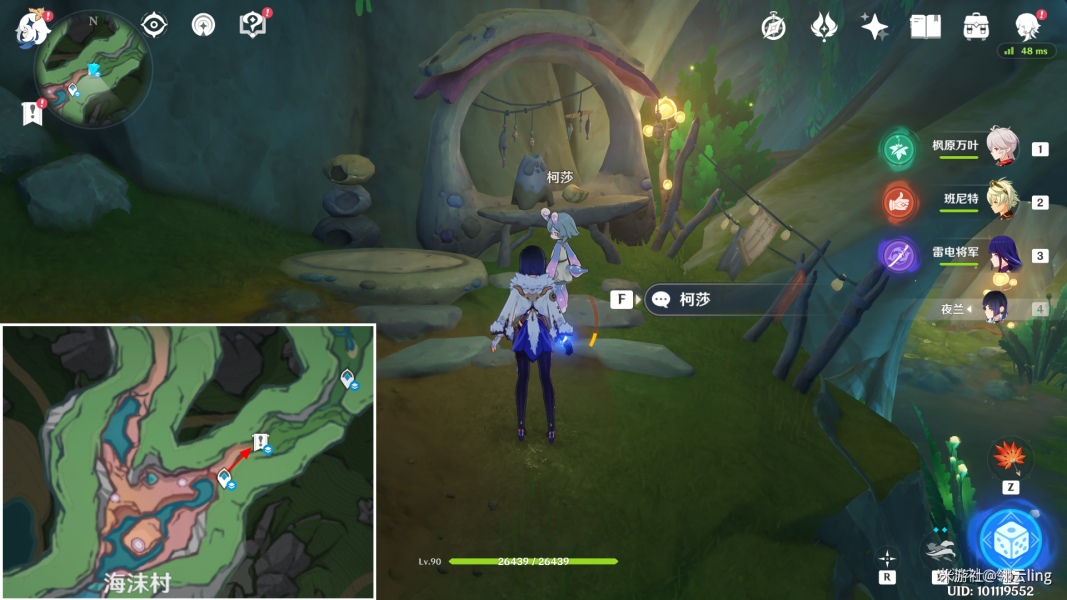The width and height of the screenshot is (1067, 600).
Task: Open the compass icon in top-right bar
Action: pos(773,27)
